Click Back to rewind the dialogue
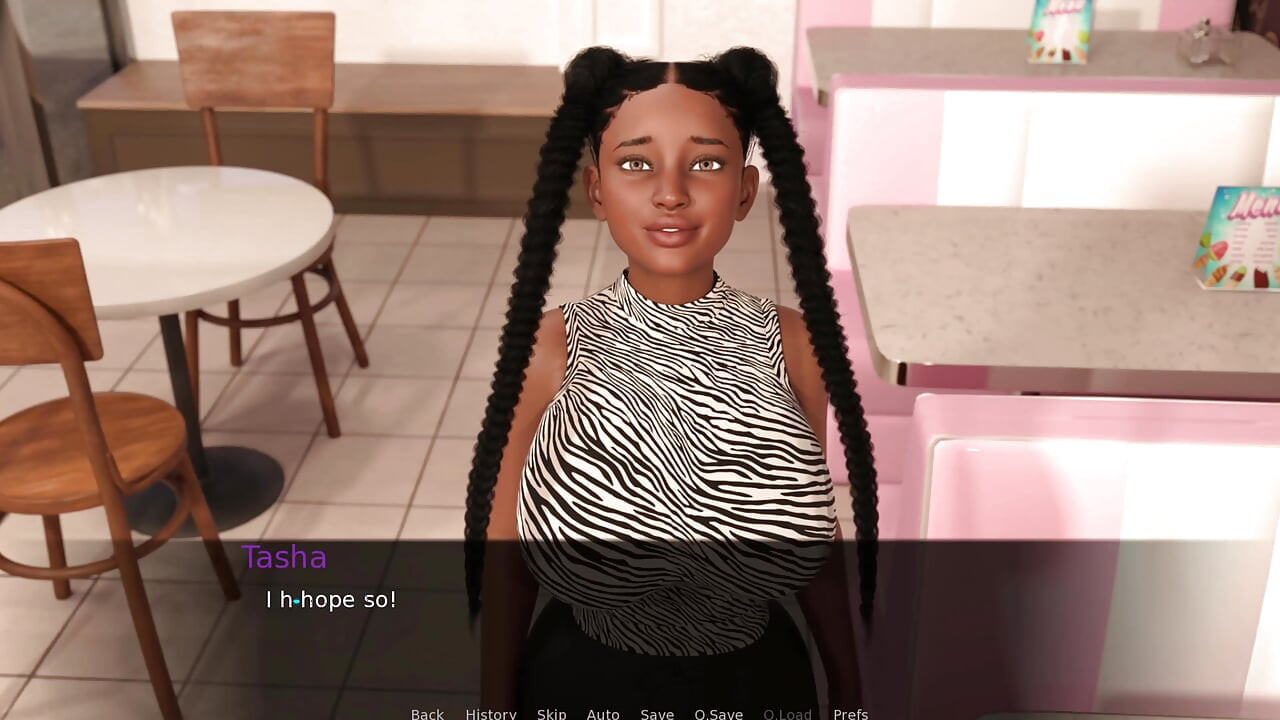The image size is (1280, 720). 427,713
